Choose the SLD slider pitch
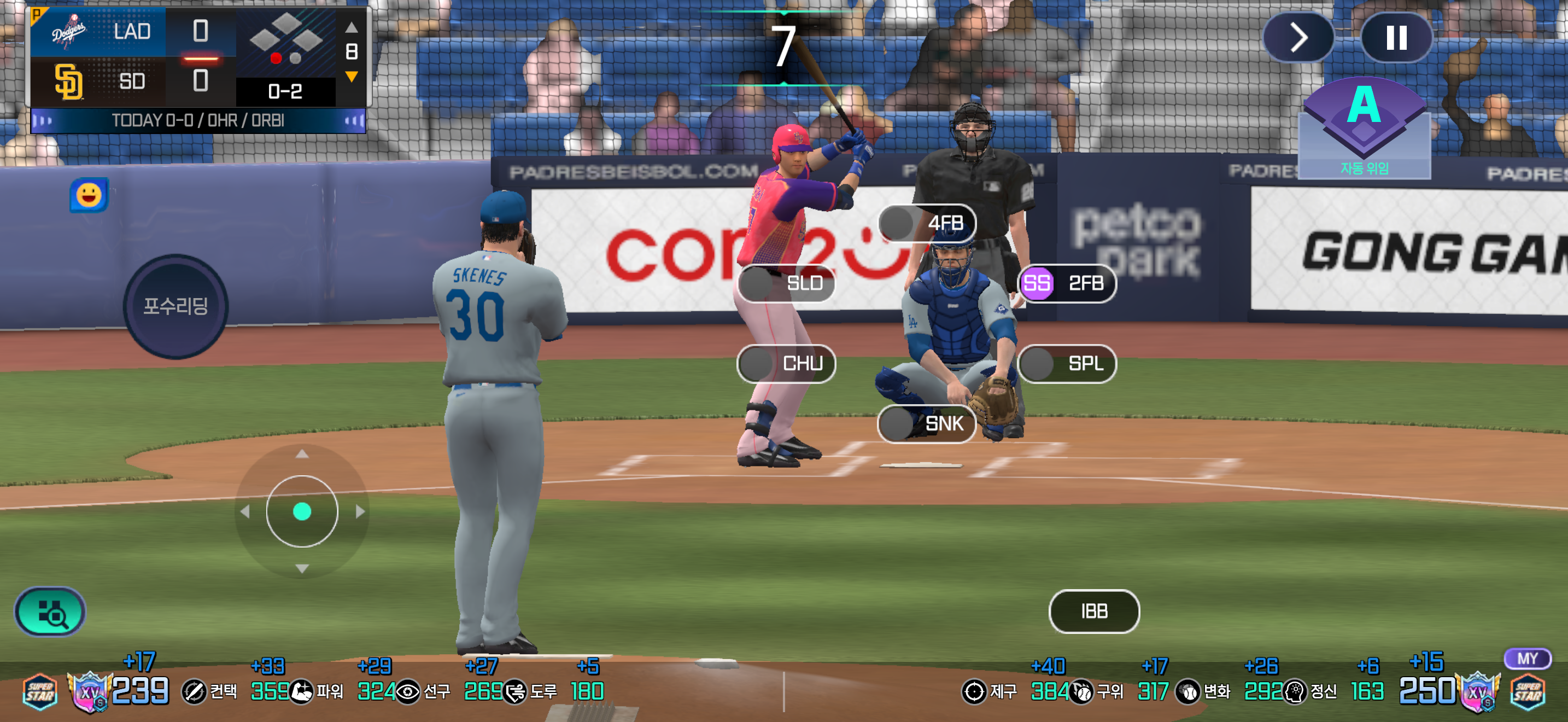Image resolution: width=1568 pixels, height=722 pixels. click(x=786, y=283)
